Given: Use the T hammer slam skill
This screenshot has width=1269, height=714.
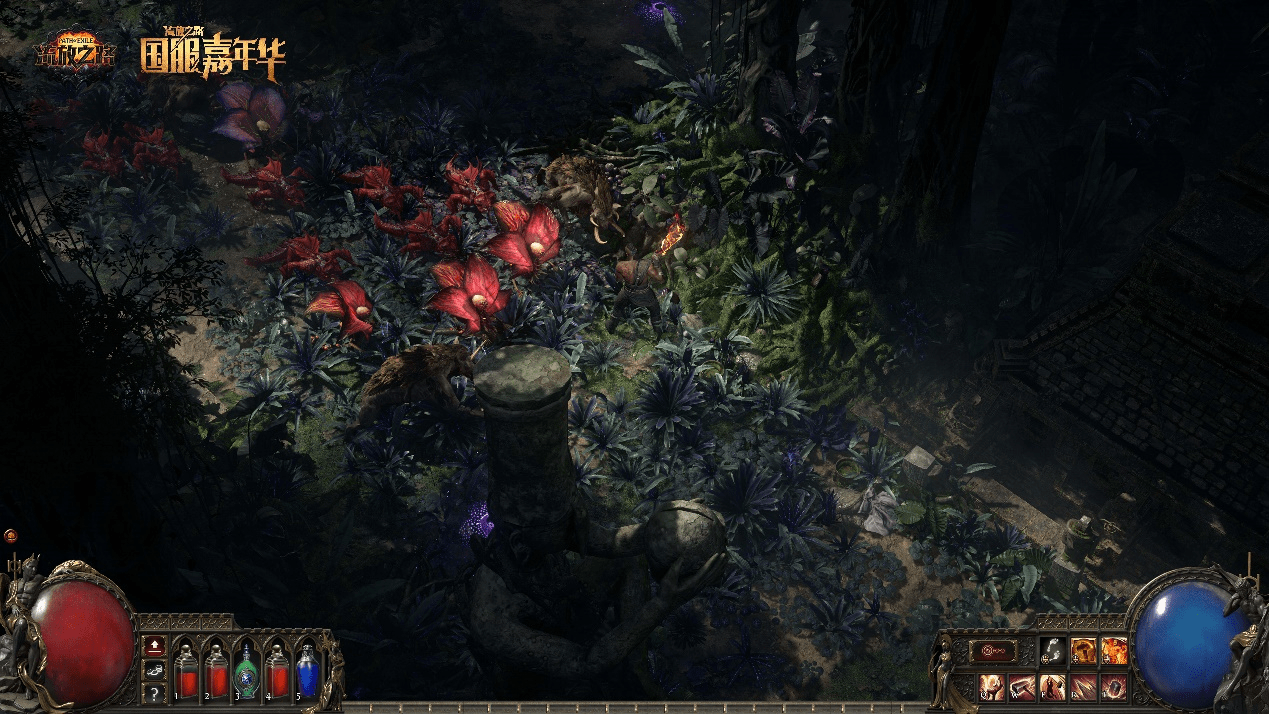Looking at the screenshot, I should 1114,687.
